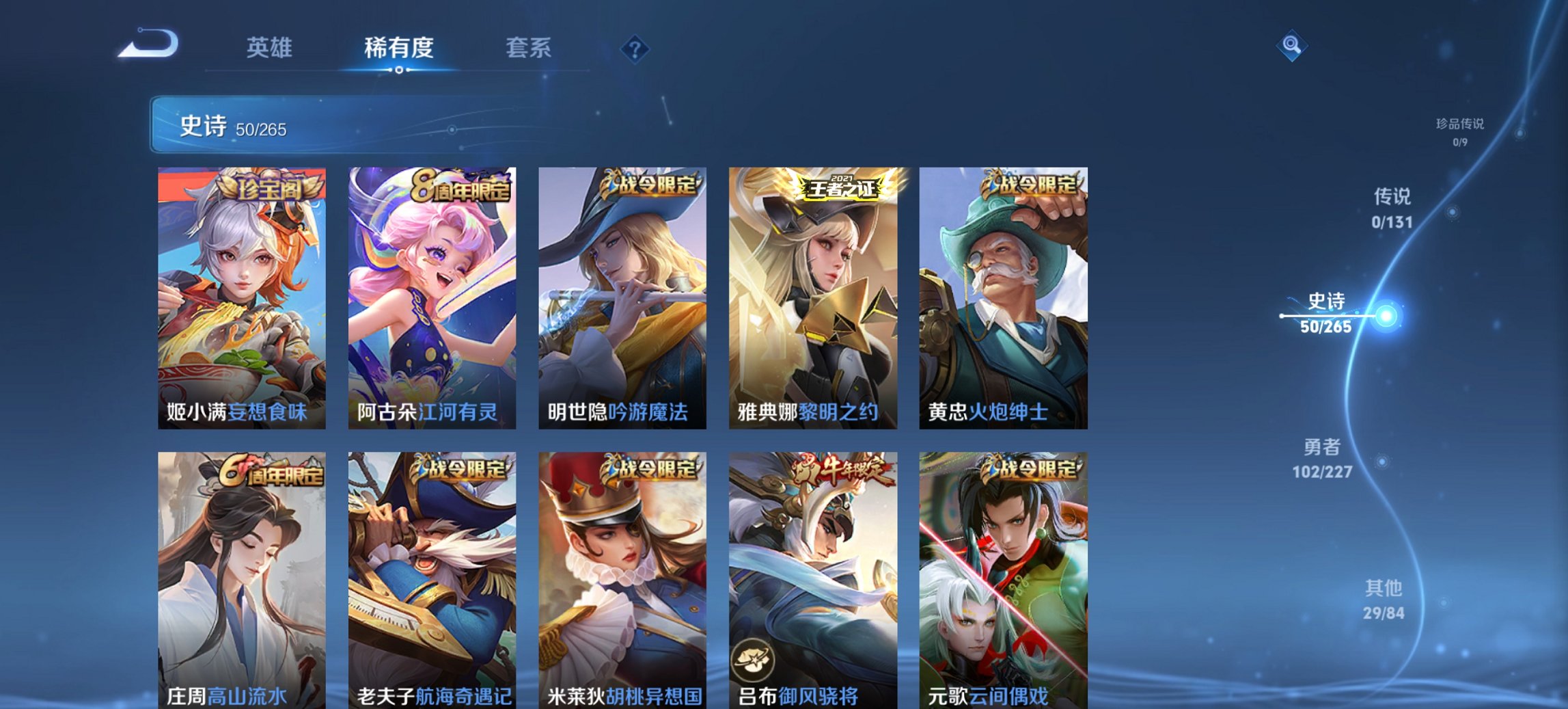Click the back arrow at top left
Viewport: 1568px width, 709px height.
coord(146,44)
